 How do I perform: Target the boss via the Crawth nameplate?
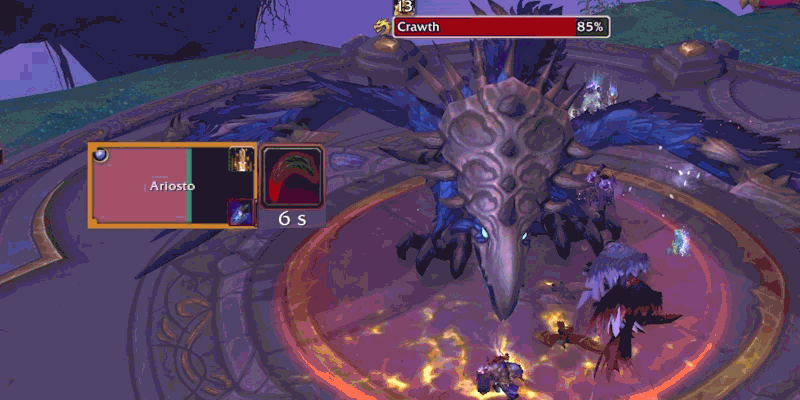[x=501, y=27]
